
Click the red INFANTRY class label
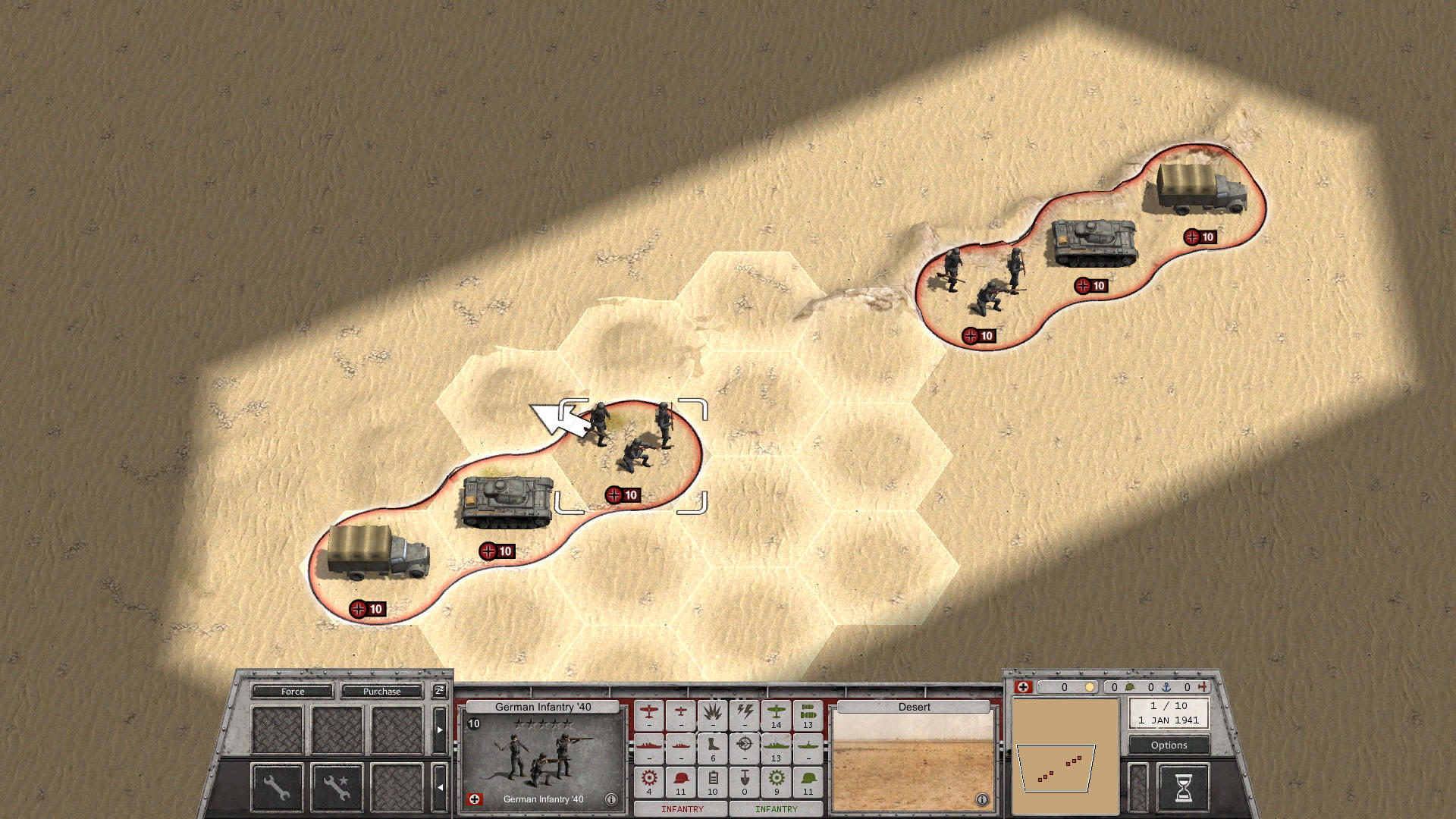682,809
